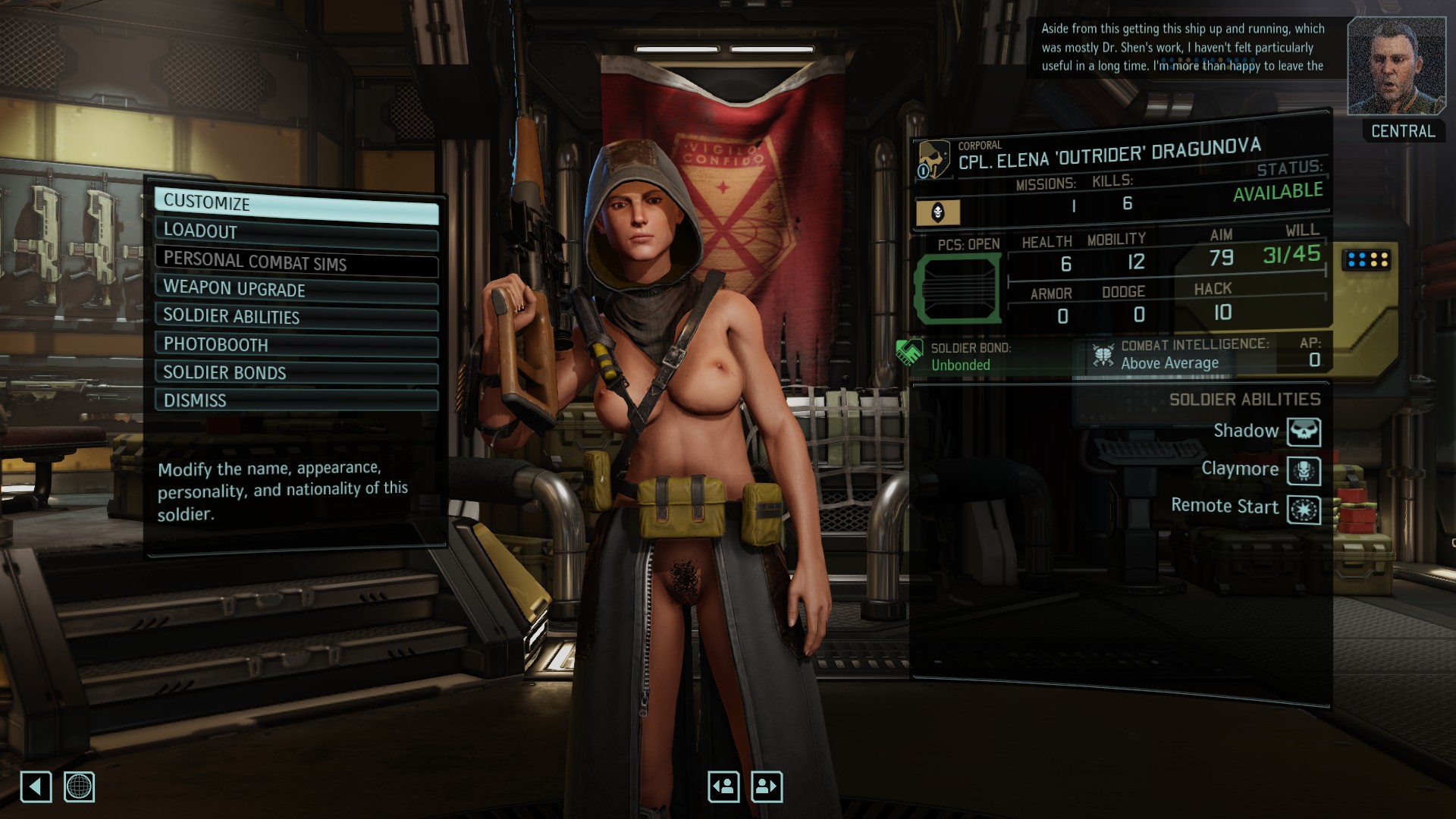Switch to the next soldier
Screen dimensions: 1456x819
[x=766, y=786]
